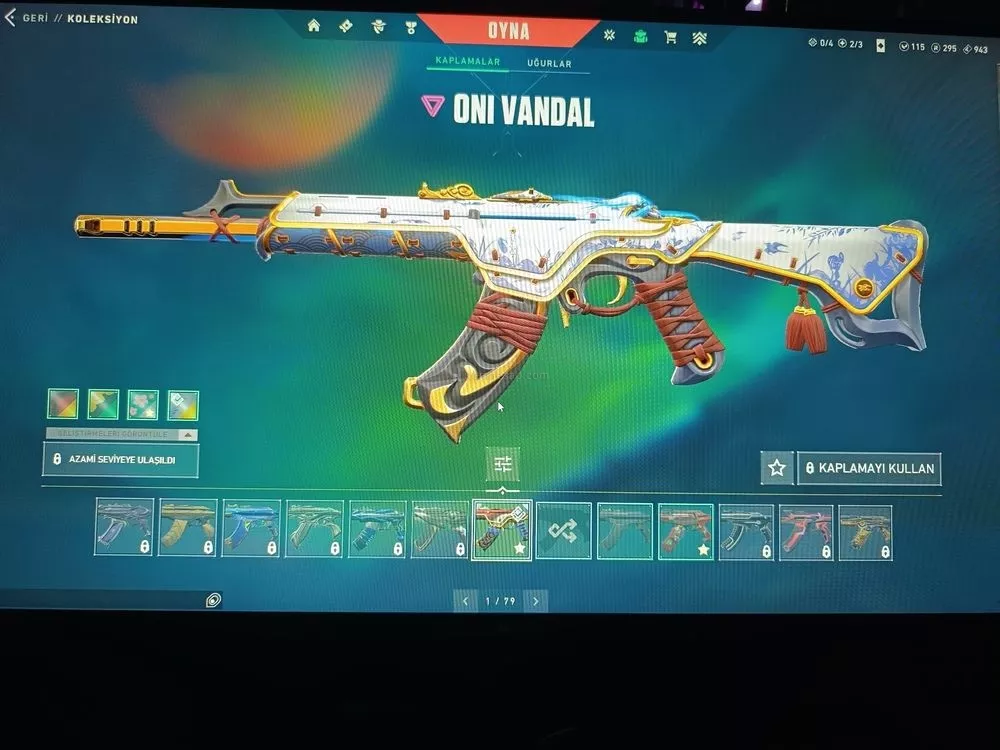Toggle the favorite star button

[776, 467]
